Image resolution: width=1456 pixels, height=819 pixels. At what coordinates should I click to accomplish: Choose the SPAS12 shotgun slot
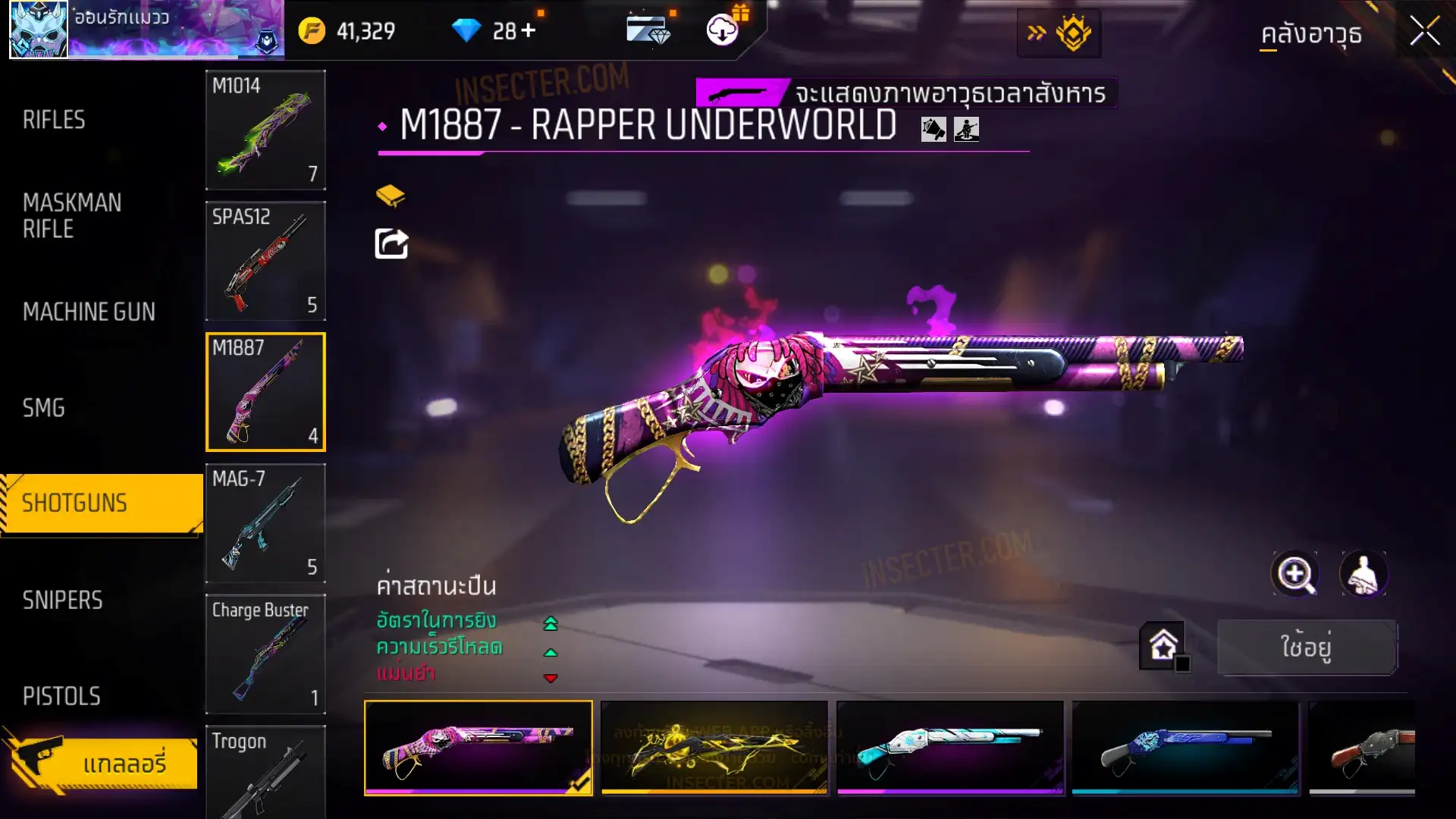point(265,261)
